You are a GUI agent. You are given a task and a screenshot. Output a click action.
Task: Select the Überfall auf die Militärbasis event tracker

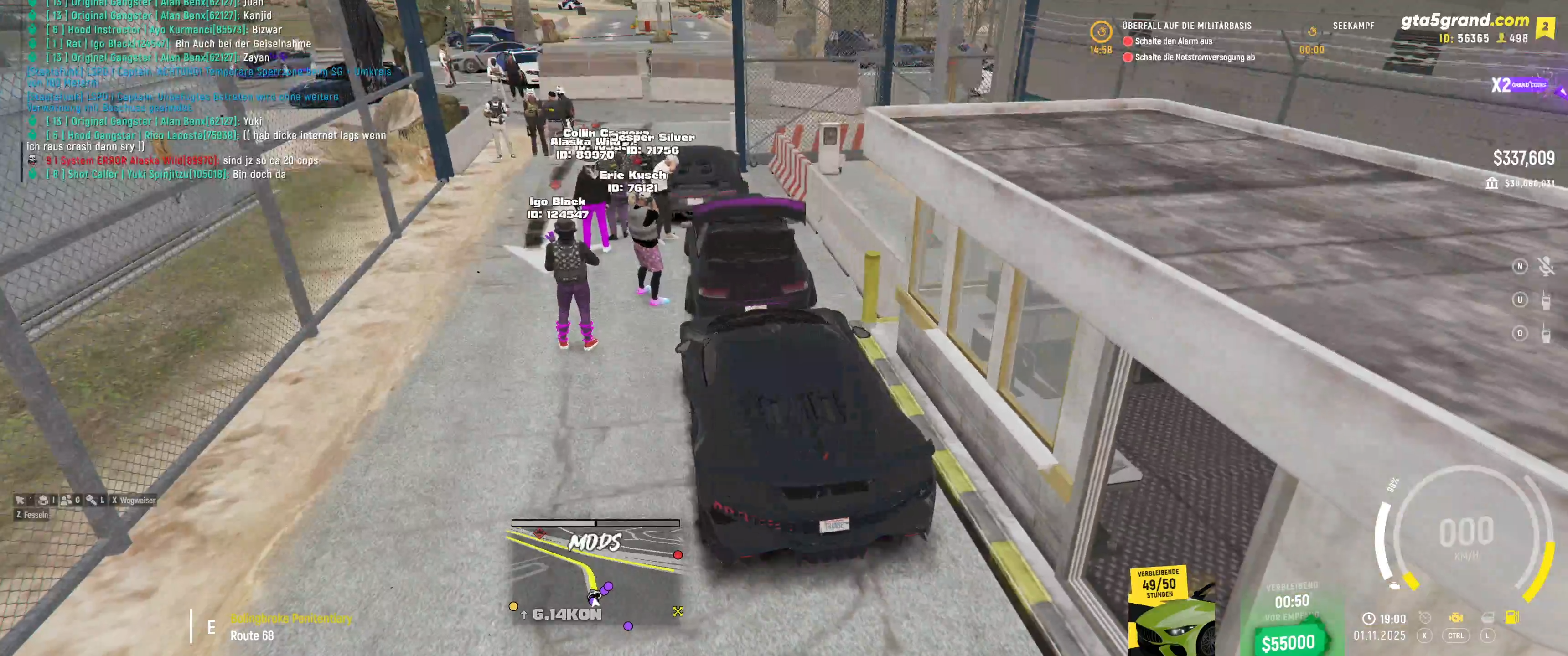(1186, 26)
